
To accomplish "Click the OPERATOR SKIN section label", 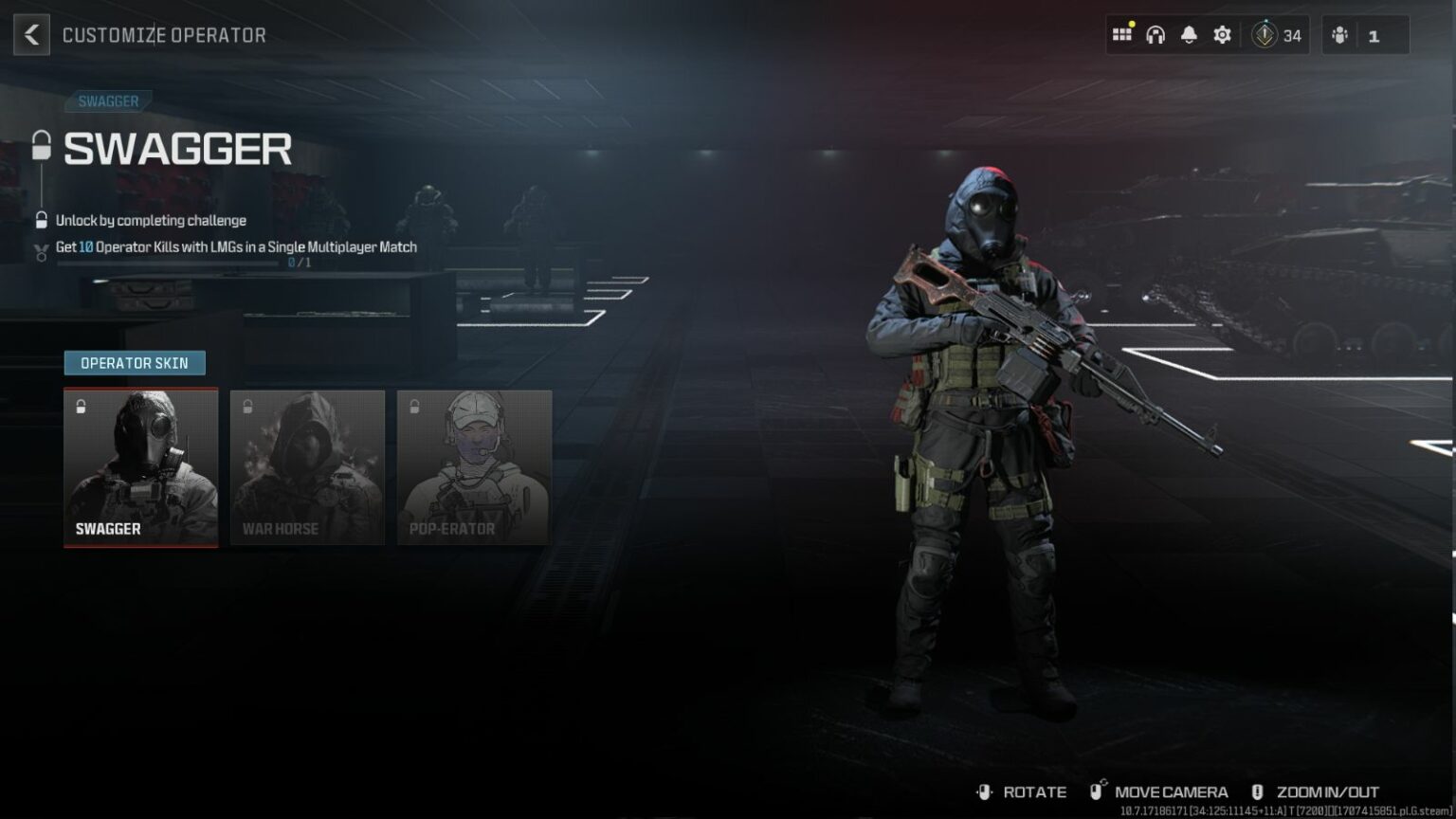I will point(134,362).
